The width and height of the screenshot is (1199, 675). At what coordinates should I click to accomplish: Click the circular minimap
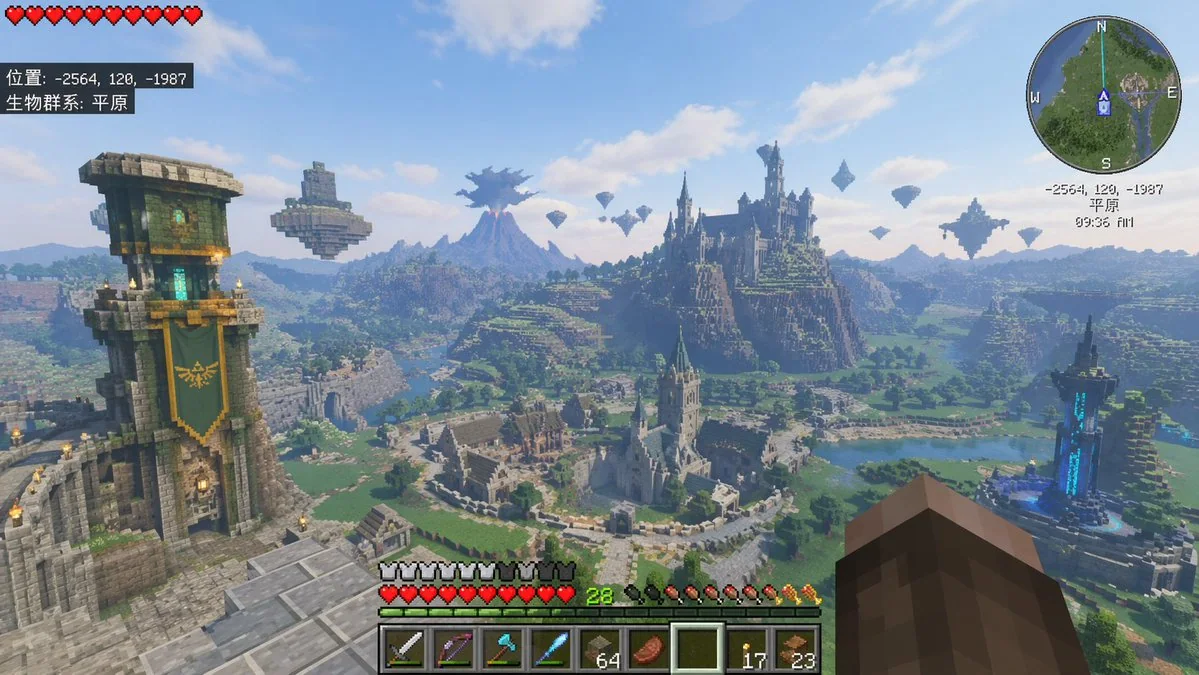point(1104,95)
